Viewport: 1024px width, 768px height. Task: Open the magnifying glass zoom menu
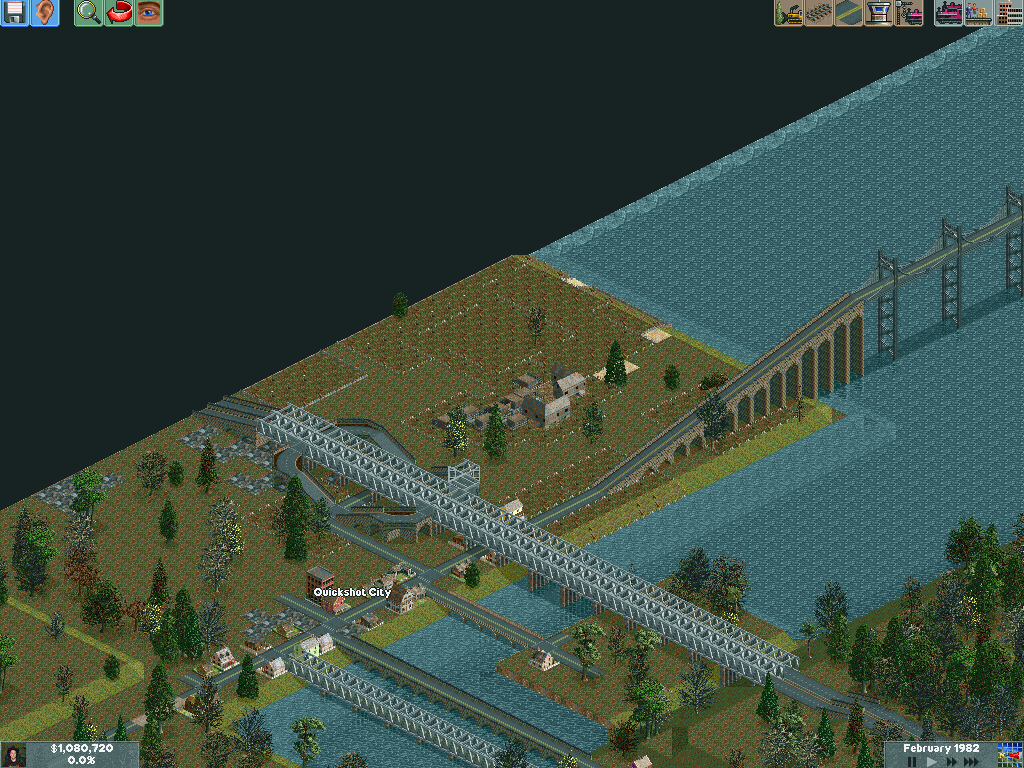(89, 13)
